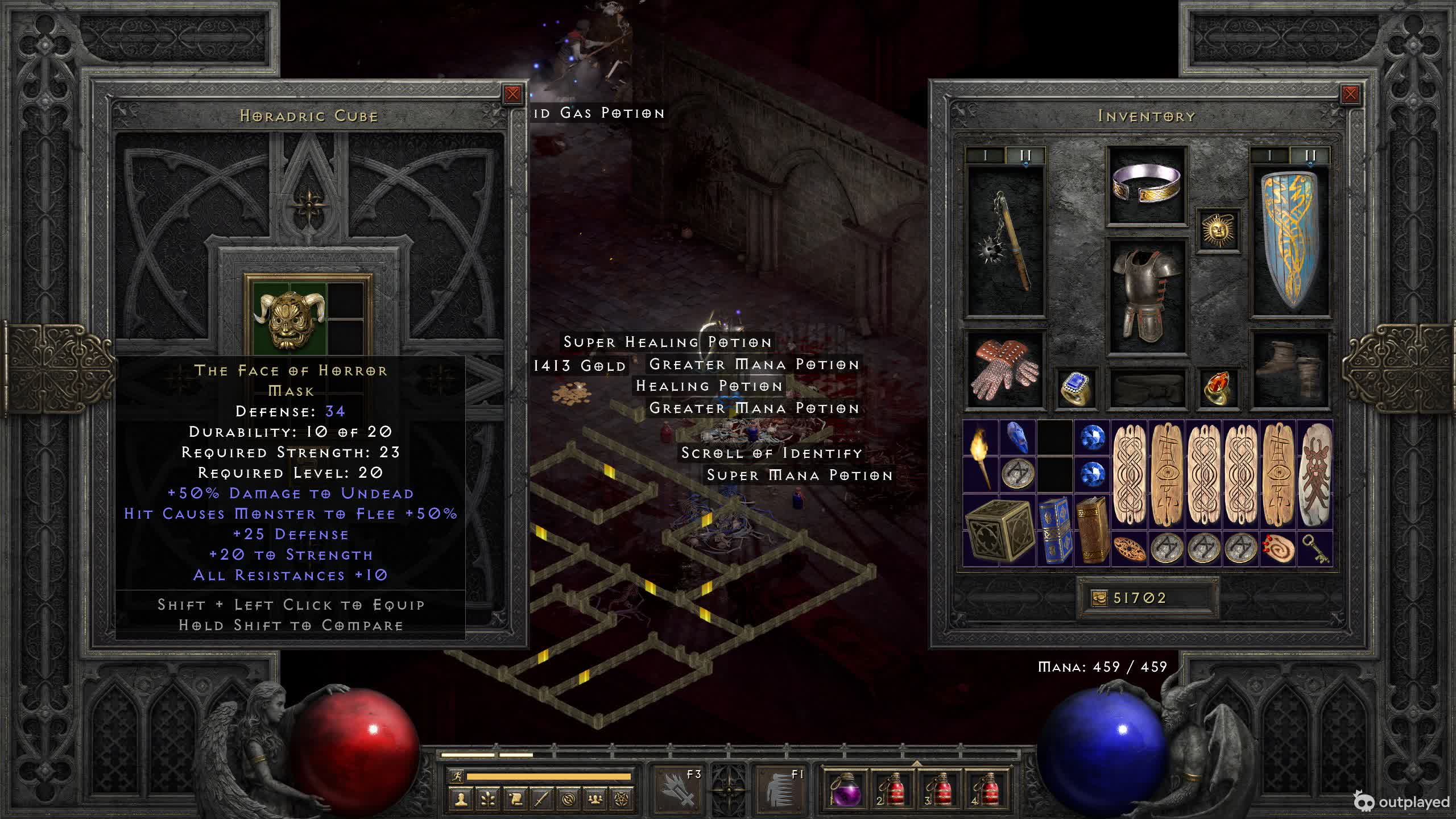Close the Horadric Cube window

(x=512, y=94)
